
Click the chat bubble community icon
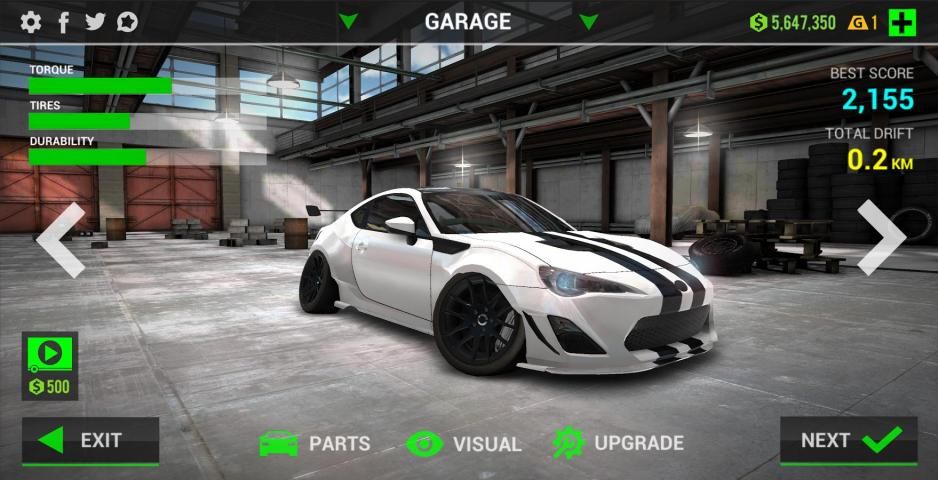tap(127, 22)
